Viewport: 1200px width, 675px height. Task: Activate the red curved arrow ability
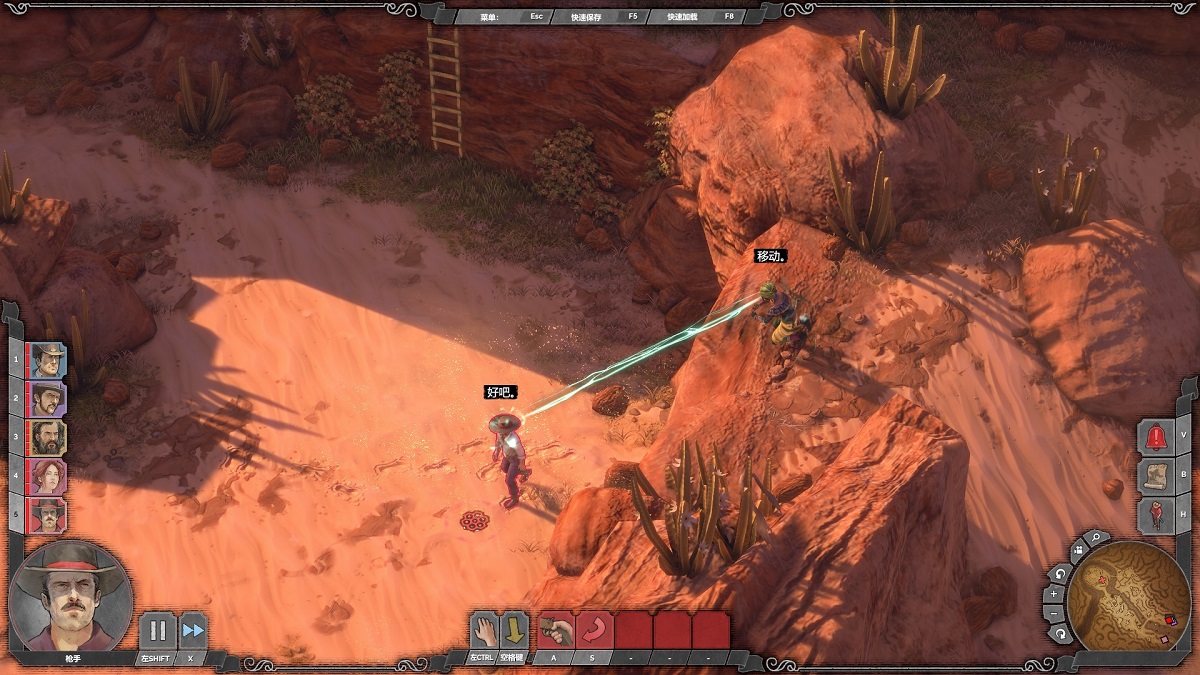point(594,630)
